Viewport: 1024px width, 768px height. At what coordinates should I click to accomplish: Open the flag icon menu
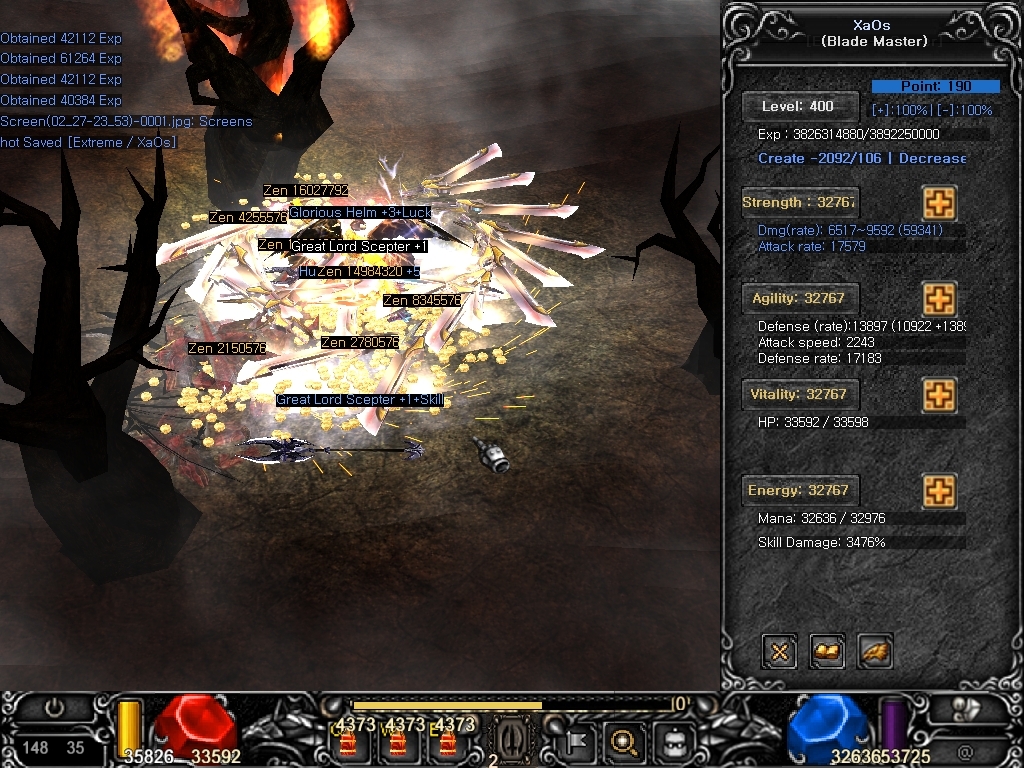click(578, 742)
